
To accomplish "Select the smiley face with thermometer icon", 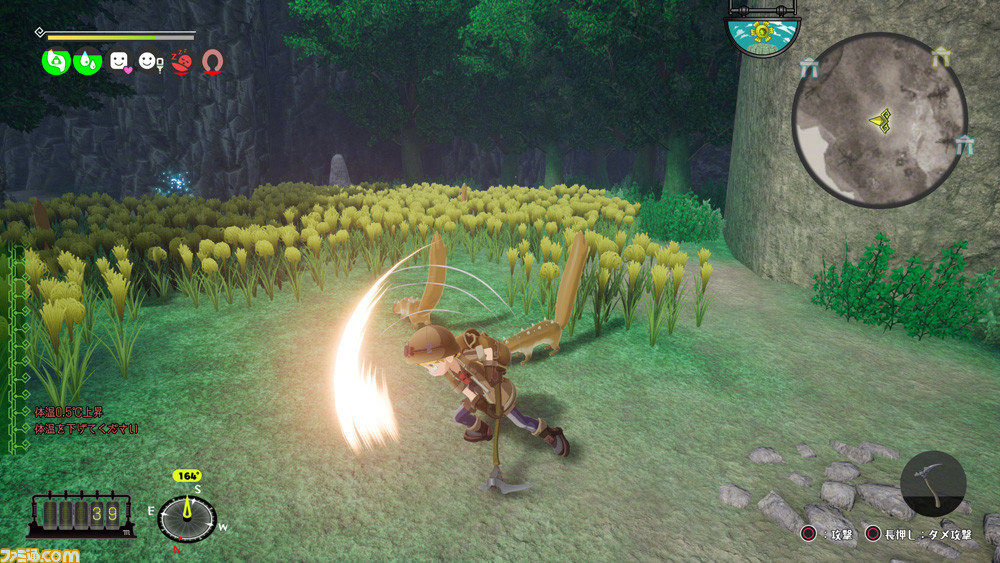I will point(150,62).
